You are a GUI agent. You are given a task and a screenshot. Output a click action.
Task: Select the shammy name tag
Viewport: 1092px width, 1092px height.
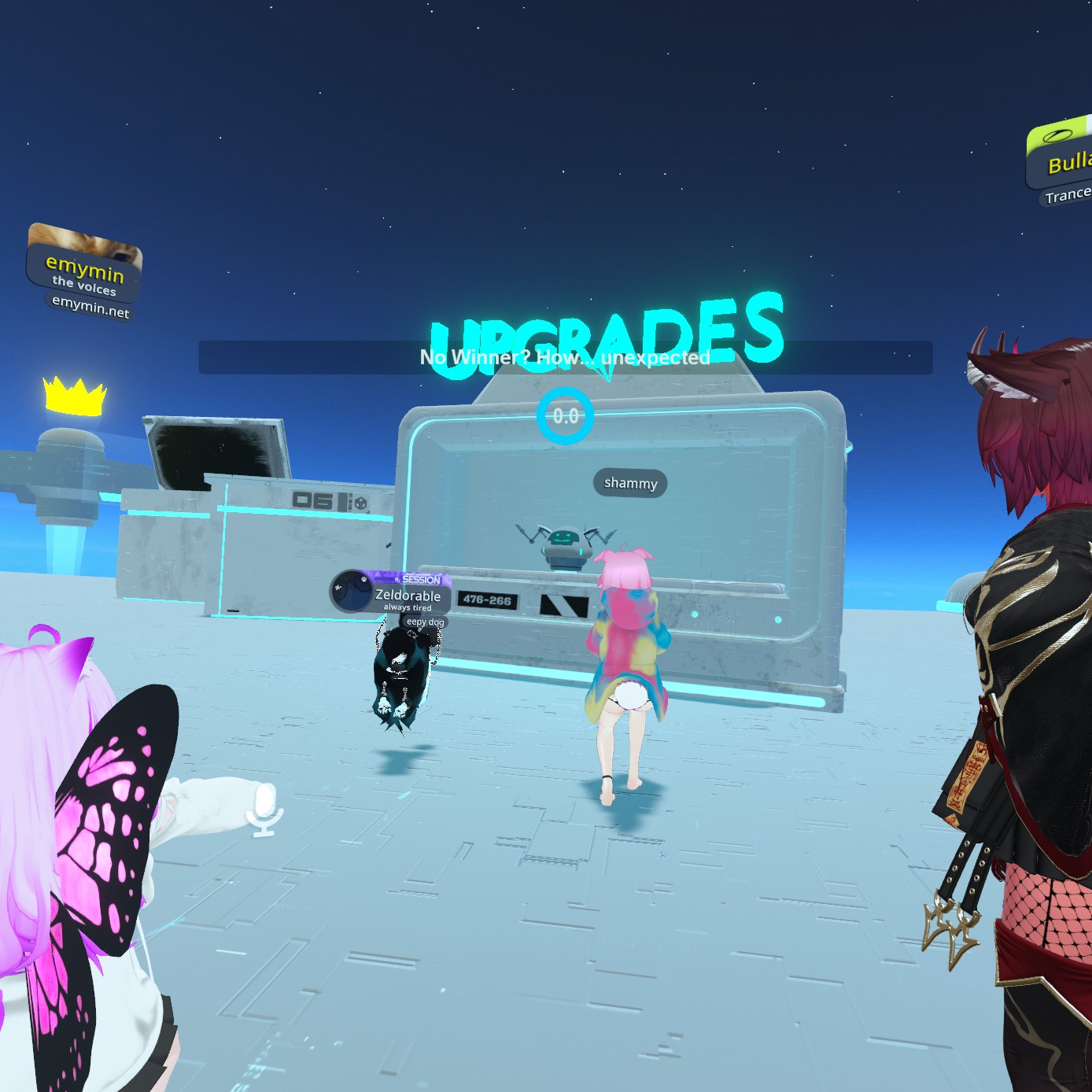[x=630, y=483]
